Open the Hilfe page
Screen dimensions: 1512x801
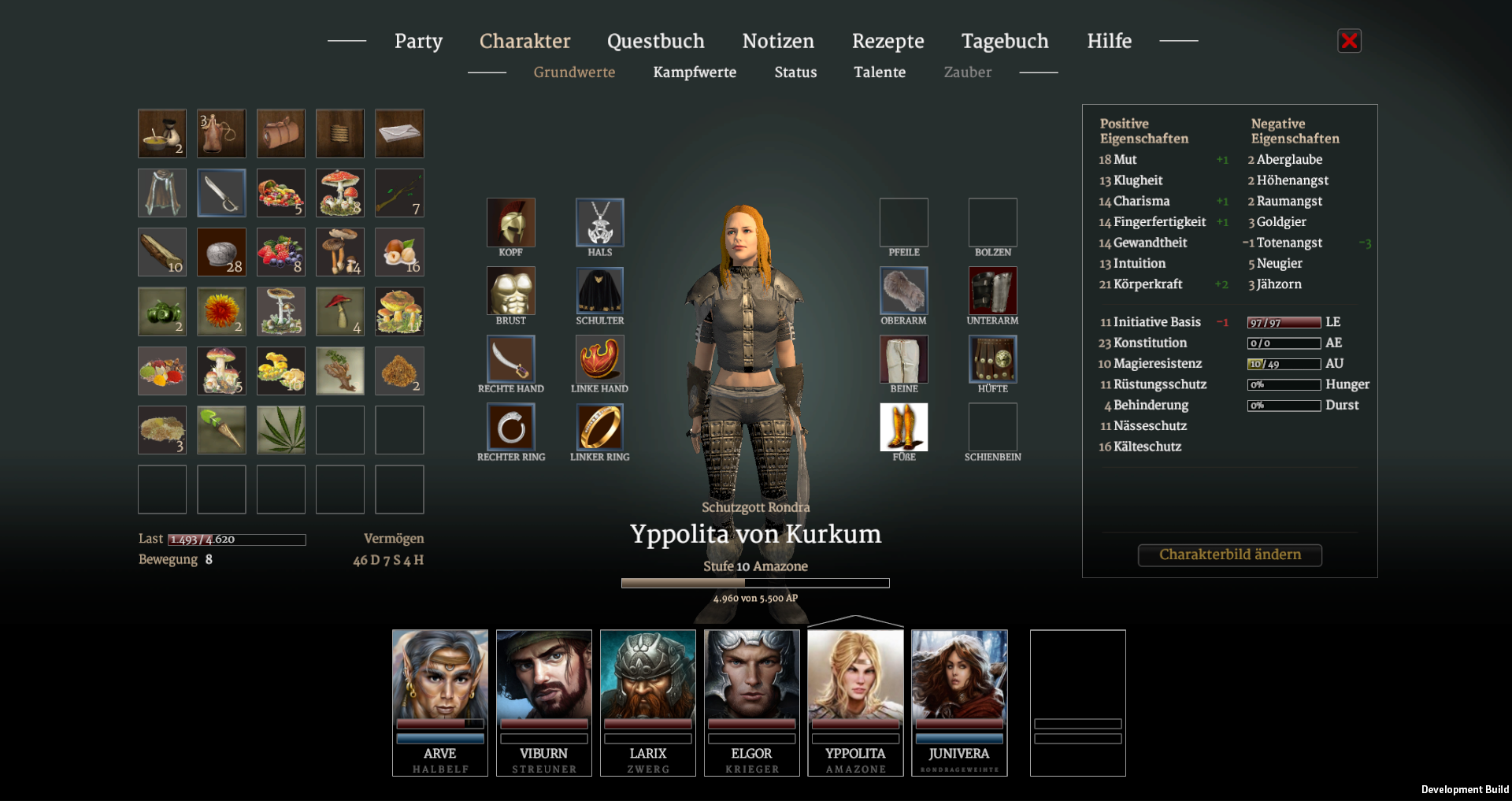[x=1109, y=41]
